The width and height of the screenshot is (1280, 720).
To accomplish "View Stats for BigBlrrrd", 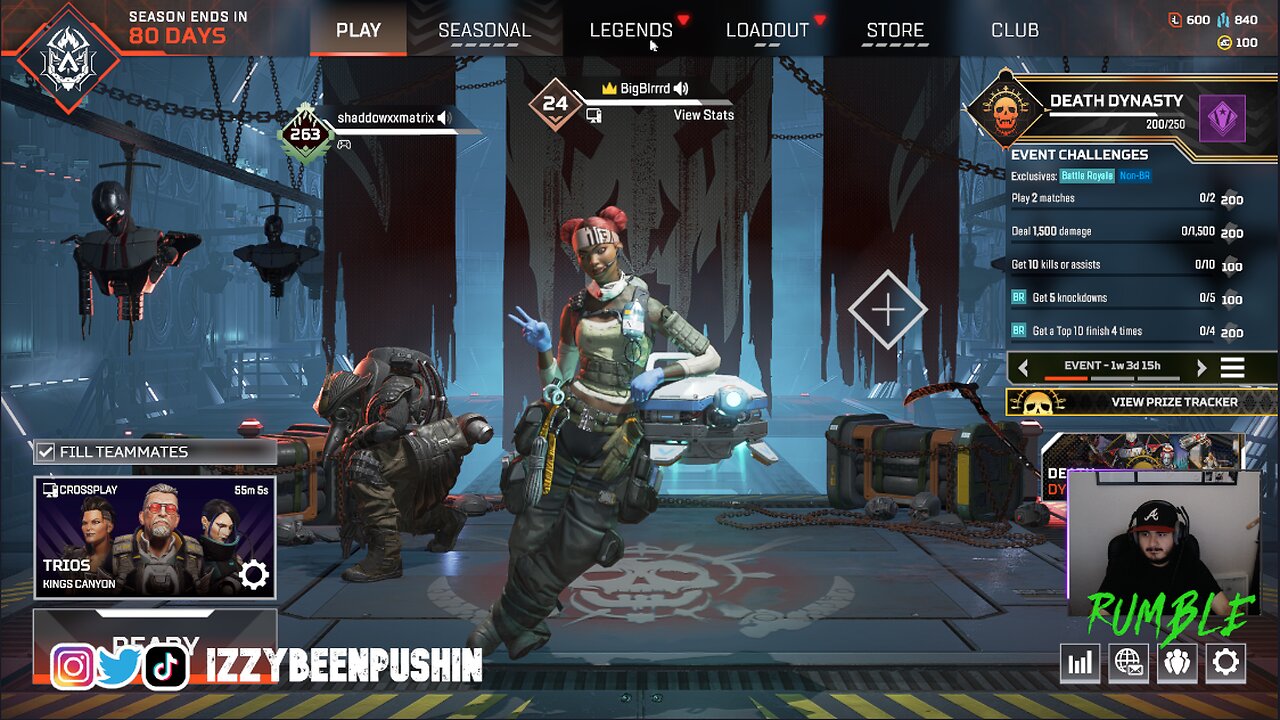I will (x=703, y=115).
